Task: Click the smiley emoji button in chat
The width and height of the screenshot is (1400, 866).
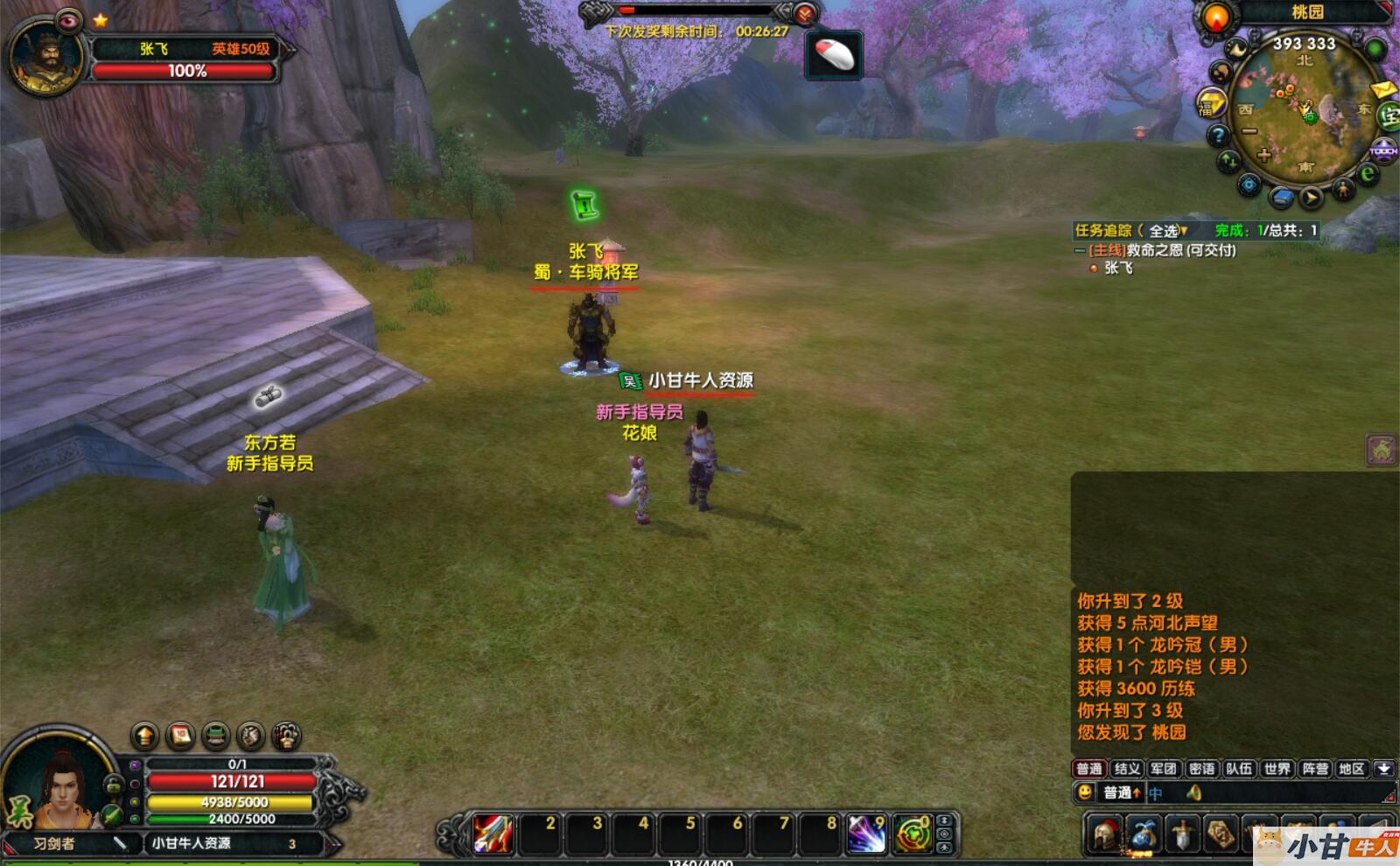Action: [1085, 793]
